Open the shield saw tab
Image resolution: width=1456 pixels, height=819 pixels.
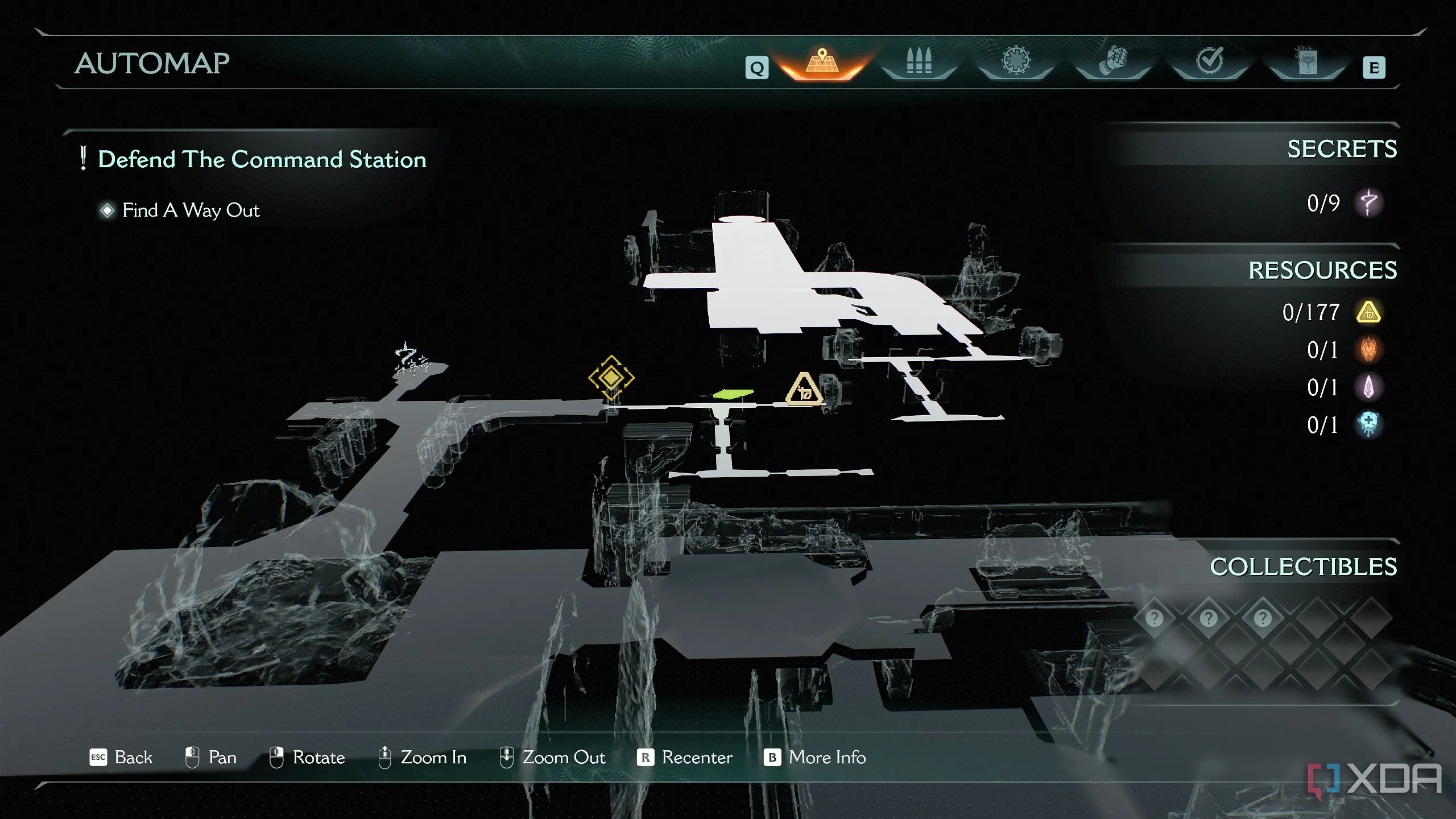(1016, 61)
